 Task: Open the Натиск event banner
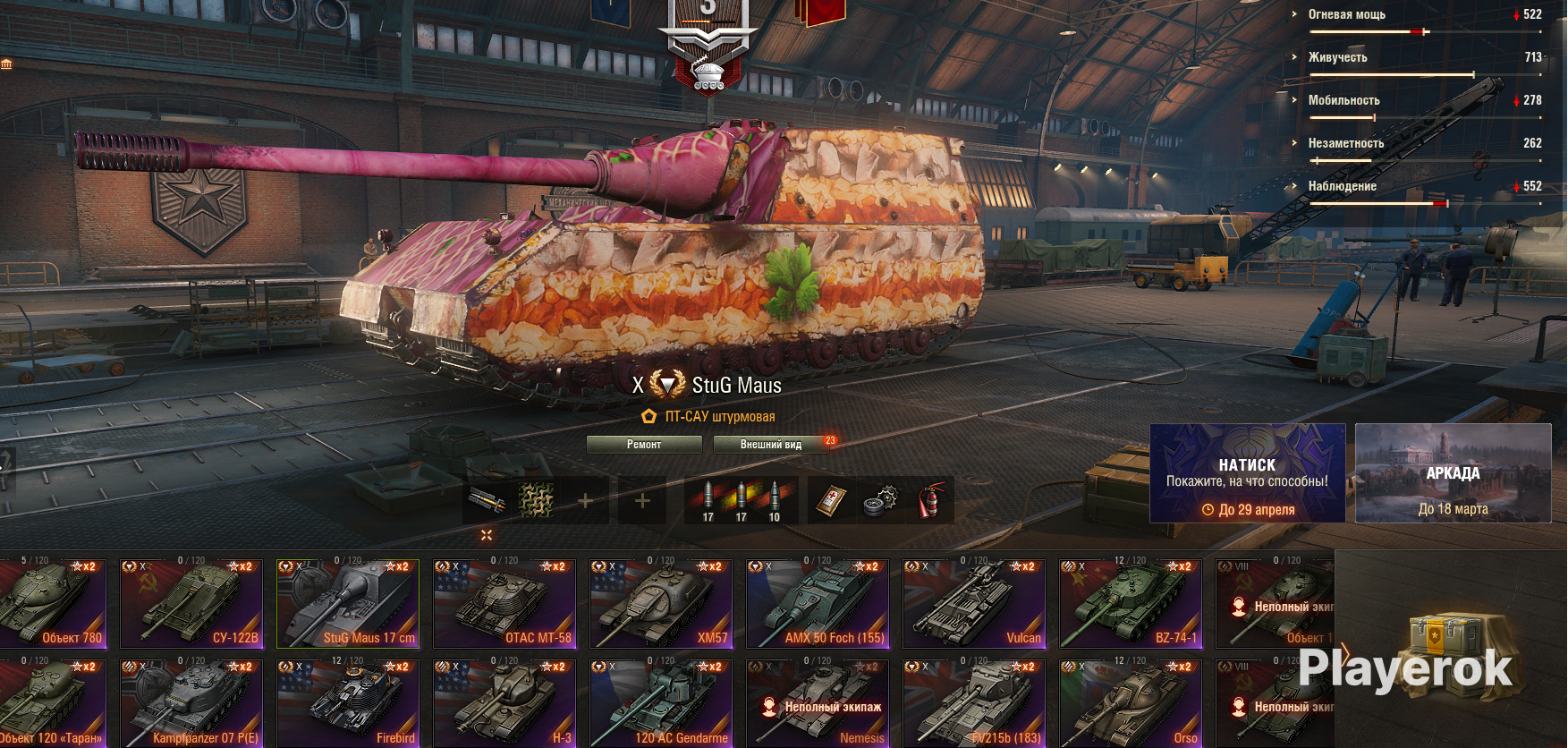1247,473
